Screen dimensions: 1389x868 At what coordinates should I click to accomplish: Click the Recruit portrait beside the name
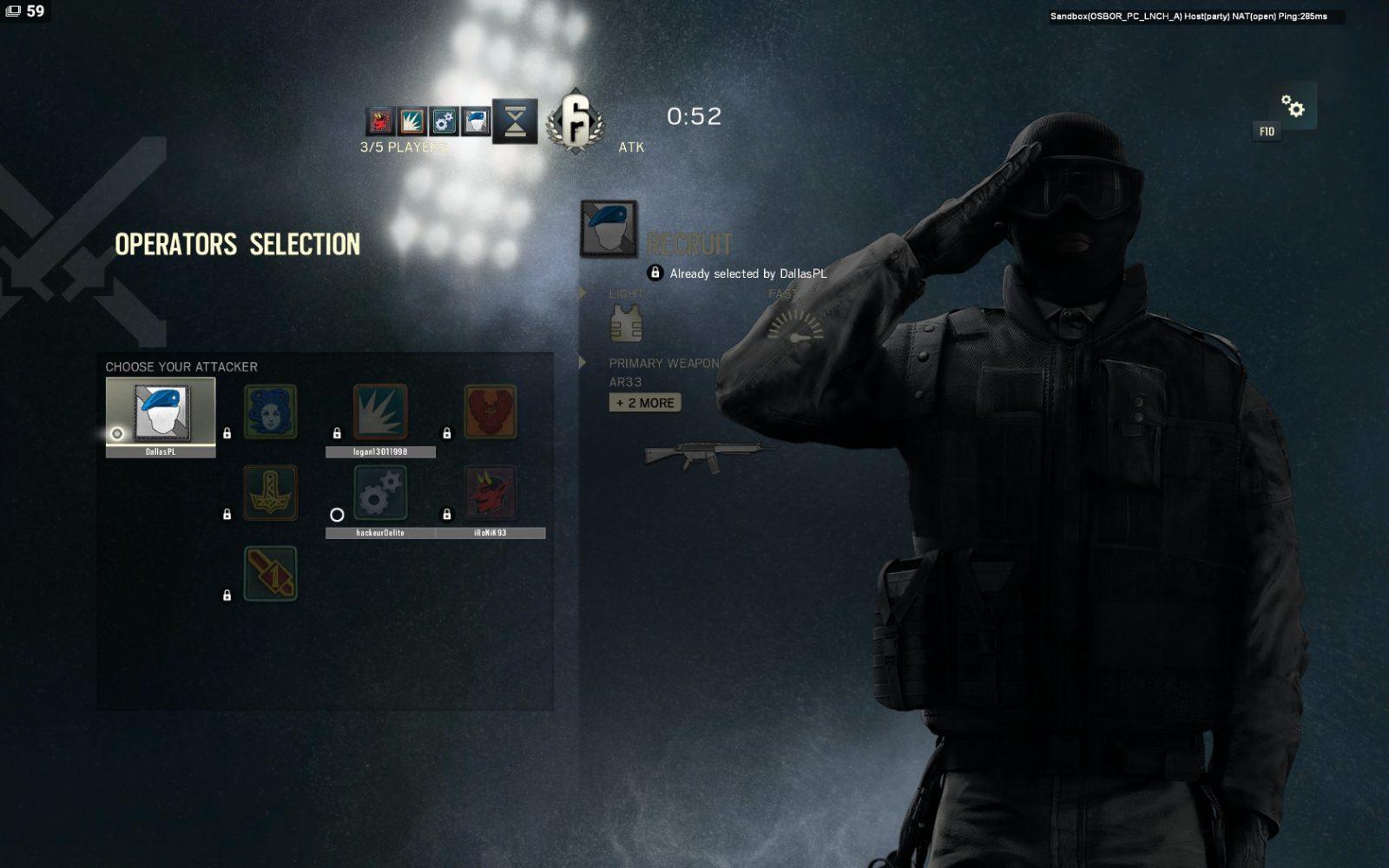[x=609, y=228]
